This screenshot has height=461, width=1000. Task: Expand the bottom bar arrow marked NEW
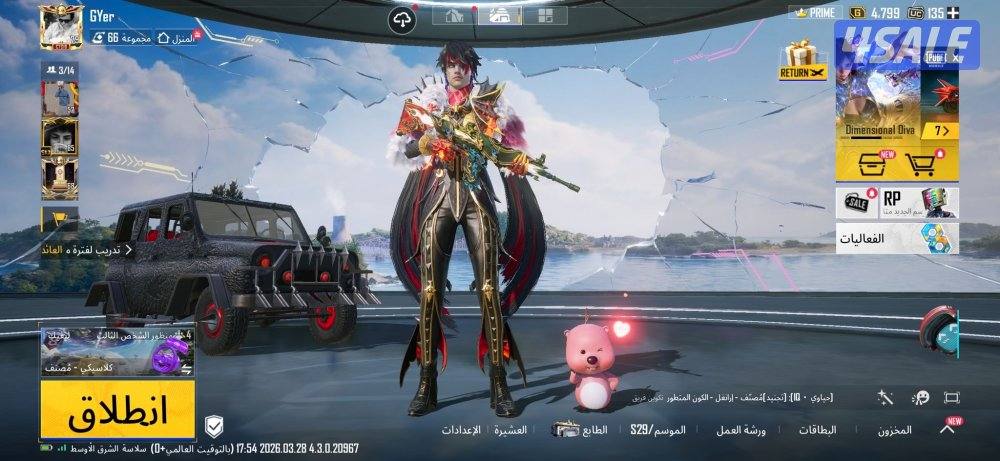(947, 428)
